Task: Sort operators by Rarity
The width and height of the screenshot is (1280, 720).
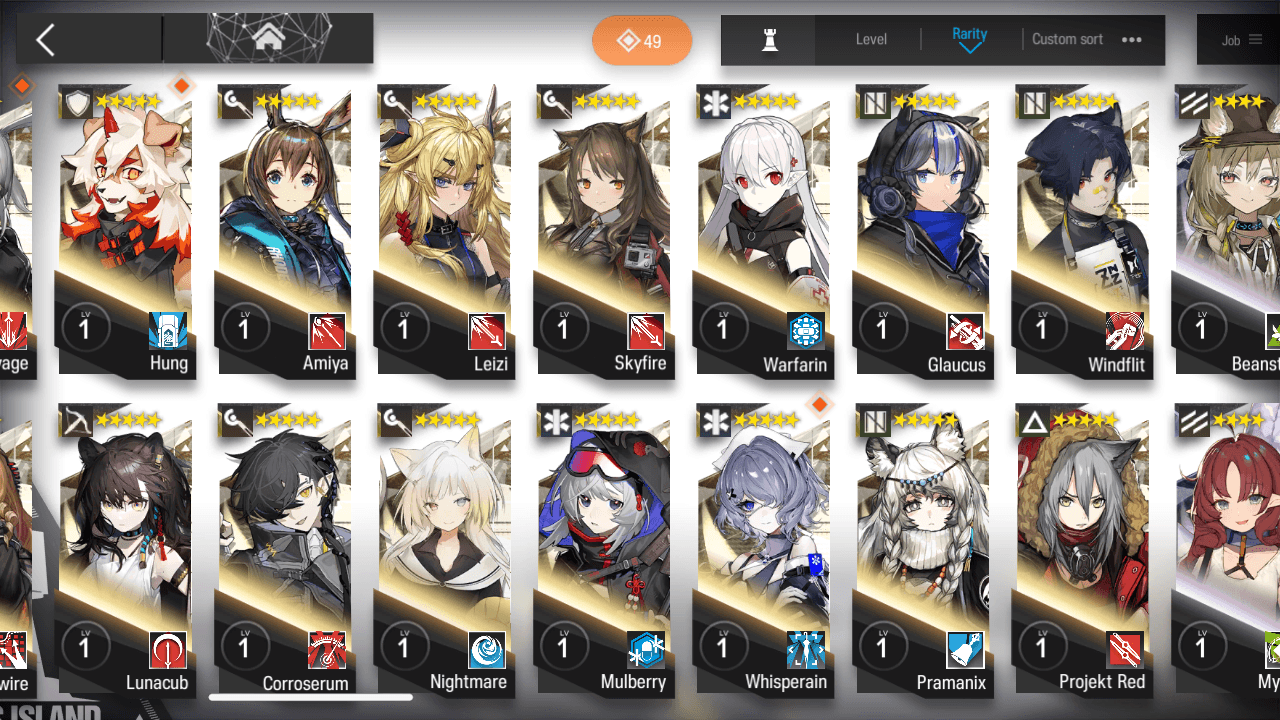Action: point(969,39)
